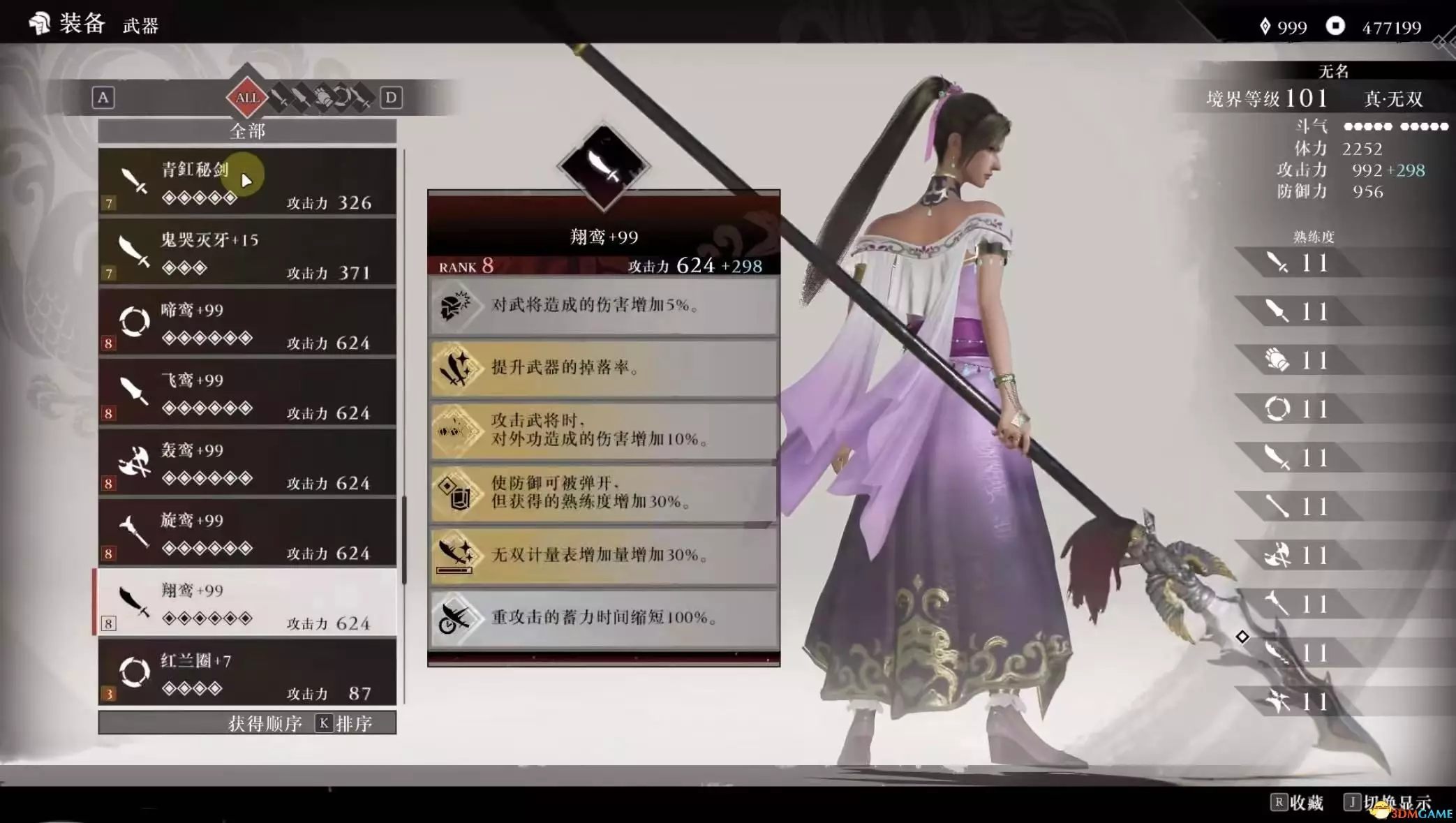The image size is (1456, 823).
Task: Select the gauntlet weapon filter icon
Action: [323, 98]
